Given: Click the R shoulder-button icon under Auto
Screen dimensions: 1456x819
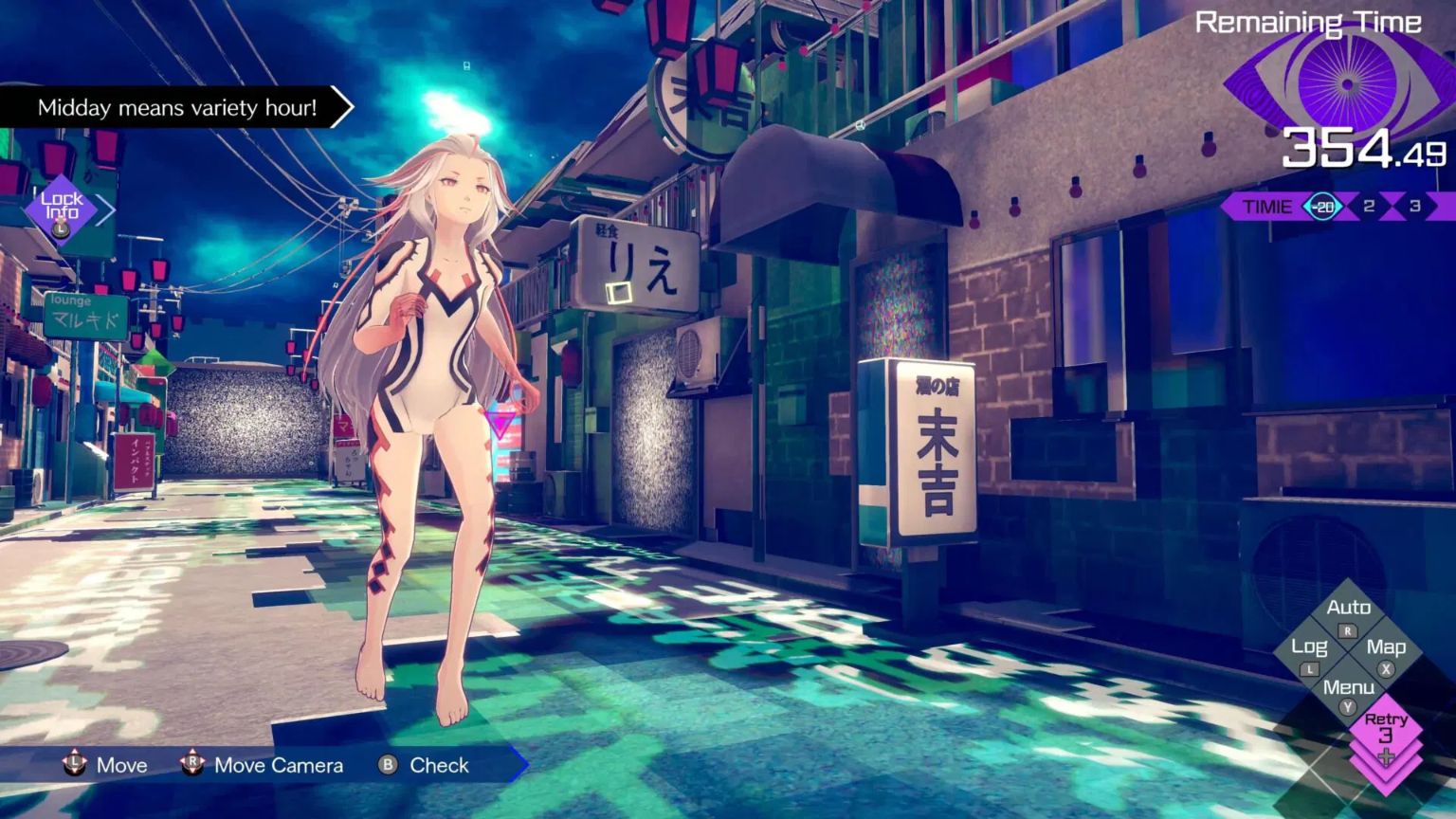Looking at the screenshot, I should [x=1347, y=630].
